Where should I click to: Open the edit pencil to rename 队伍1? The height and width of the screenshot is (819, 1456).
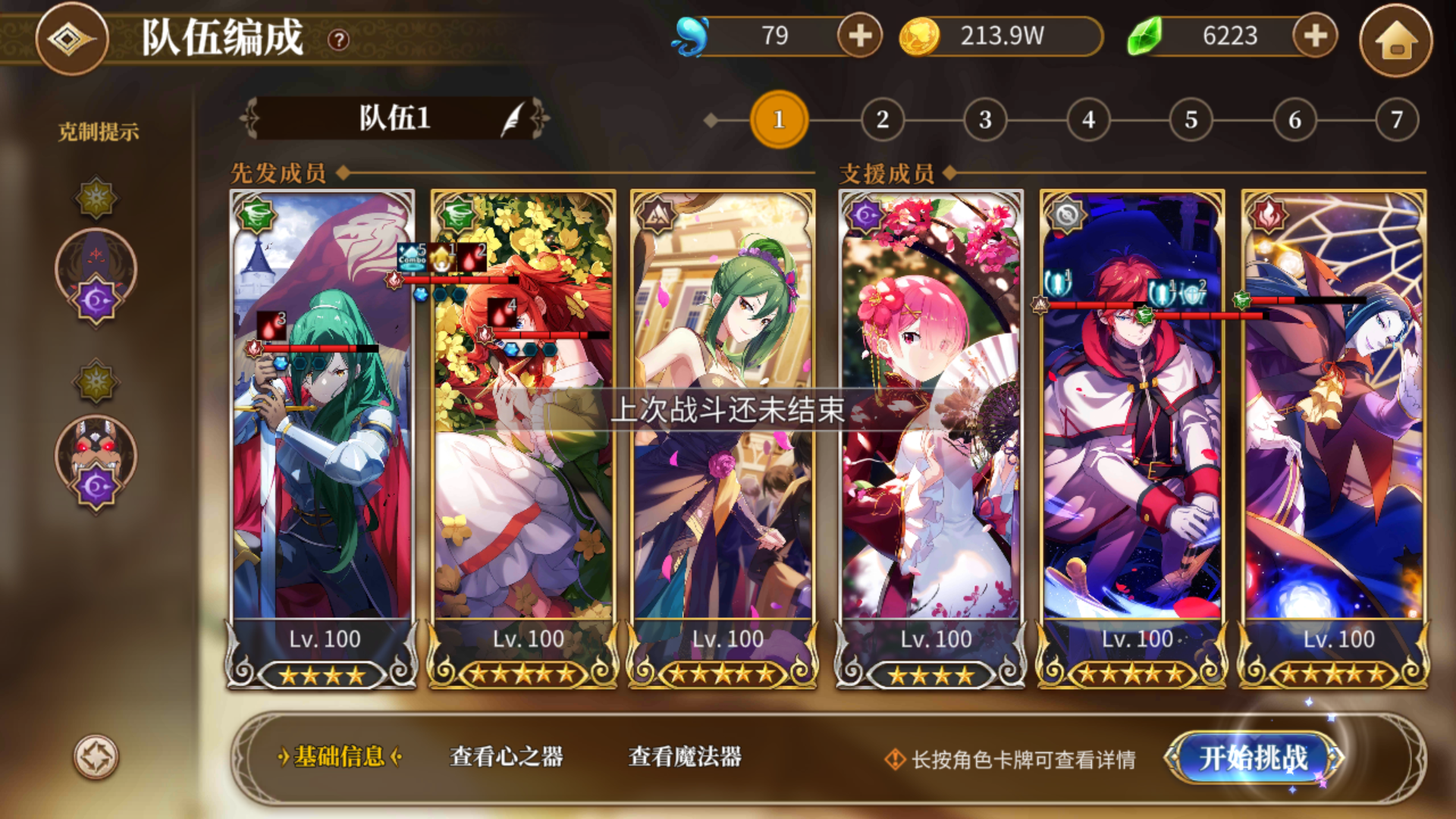513,120
